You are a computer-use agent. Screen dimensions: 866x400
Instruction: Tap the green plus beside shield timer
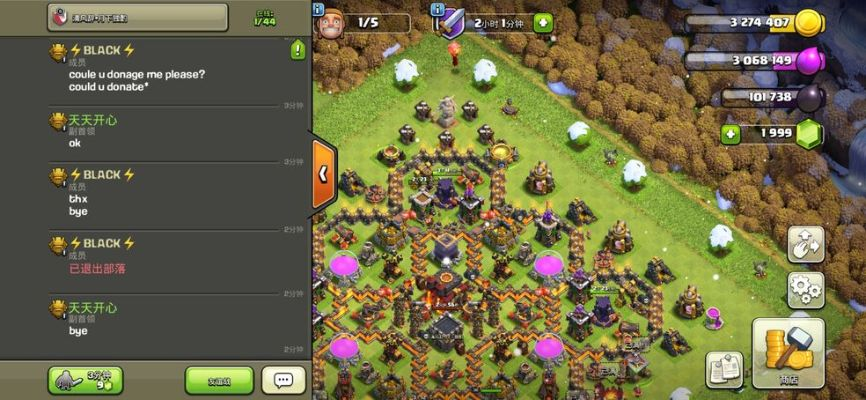[542, 22]
